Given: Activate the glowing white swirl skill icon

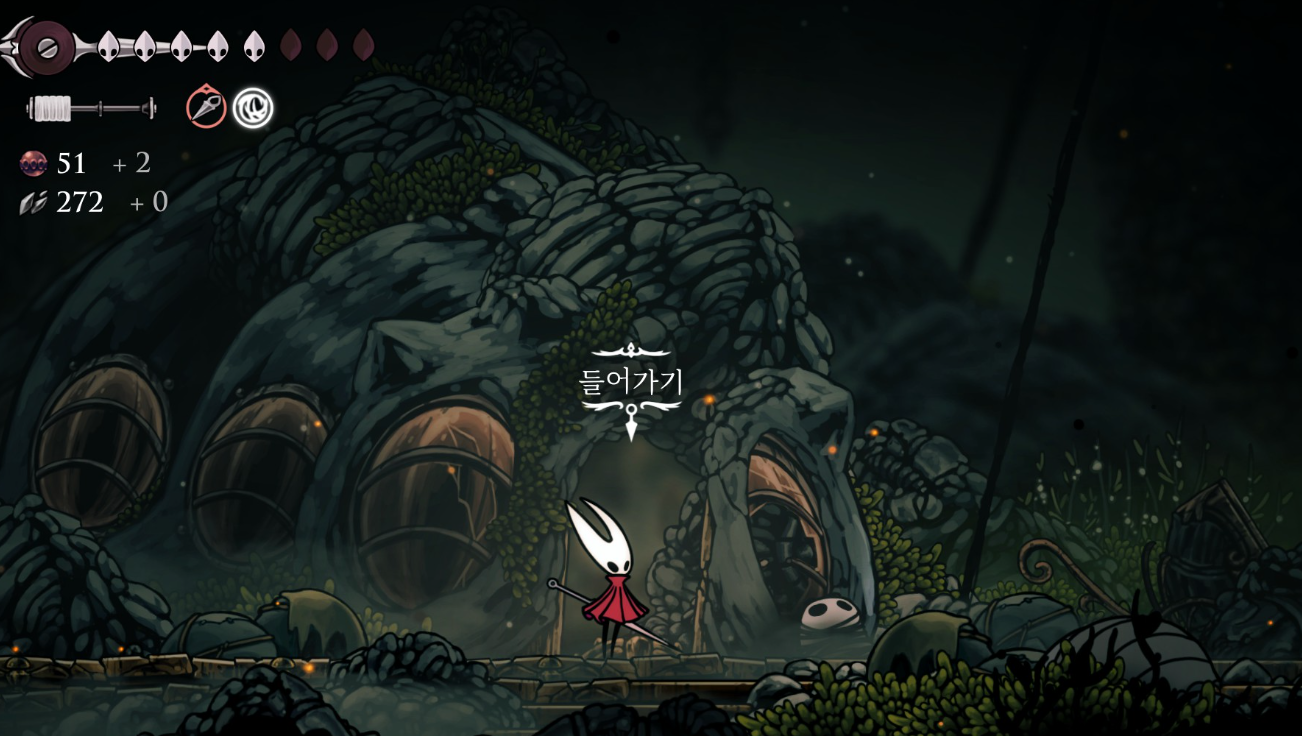Looking at the screenshot, I should coord(253,108).
